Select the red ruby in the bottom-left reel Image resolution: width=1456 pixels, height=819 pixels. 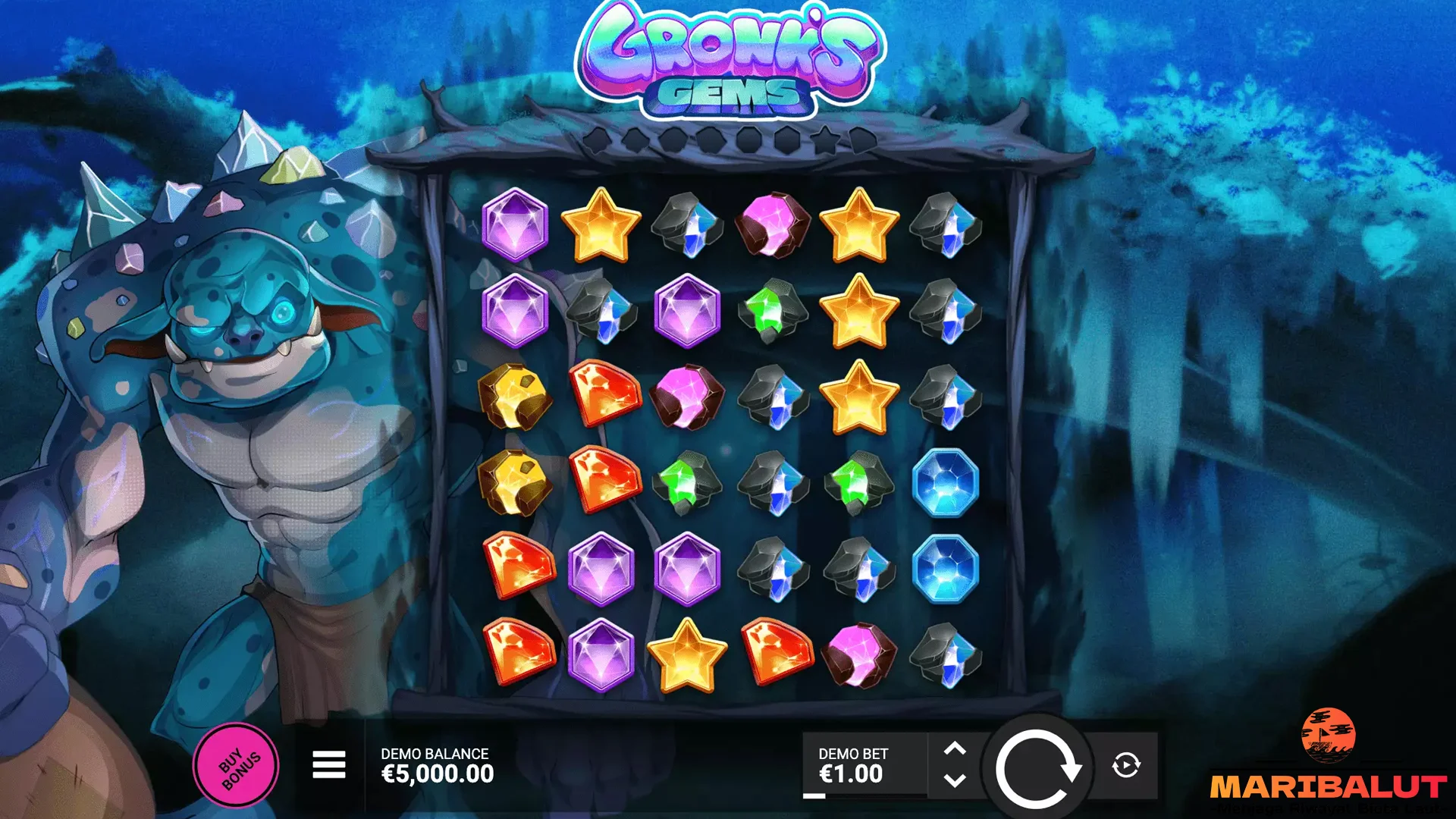(517, 650)
